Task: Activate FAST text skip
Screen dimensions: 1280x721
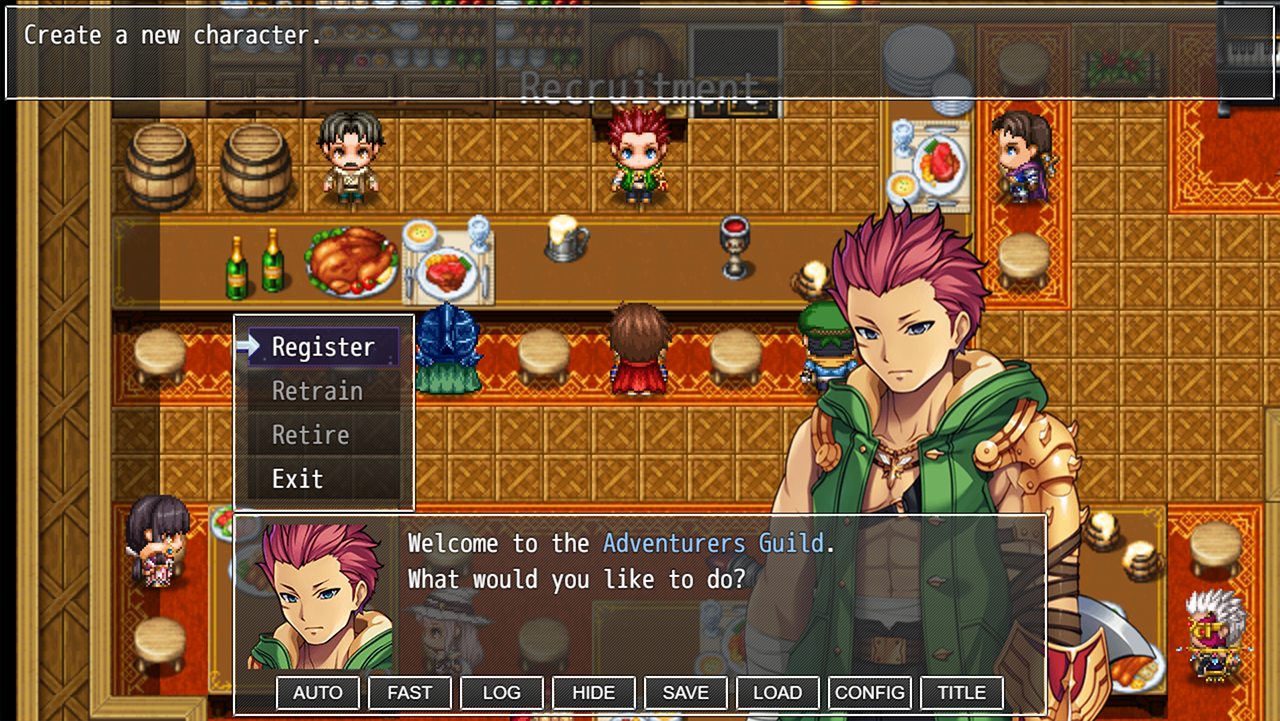Action: pos(410,692)
